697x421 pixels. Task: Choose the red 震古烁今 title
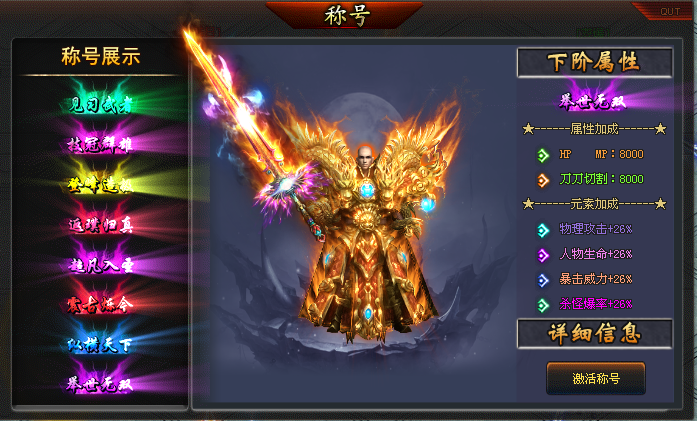click(99, 304)
